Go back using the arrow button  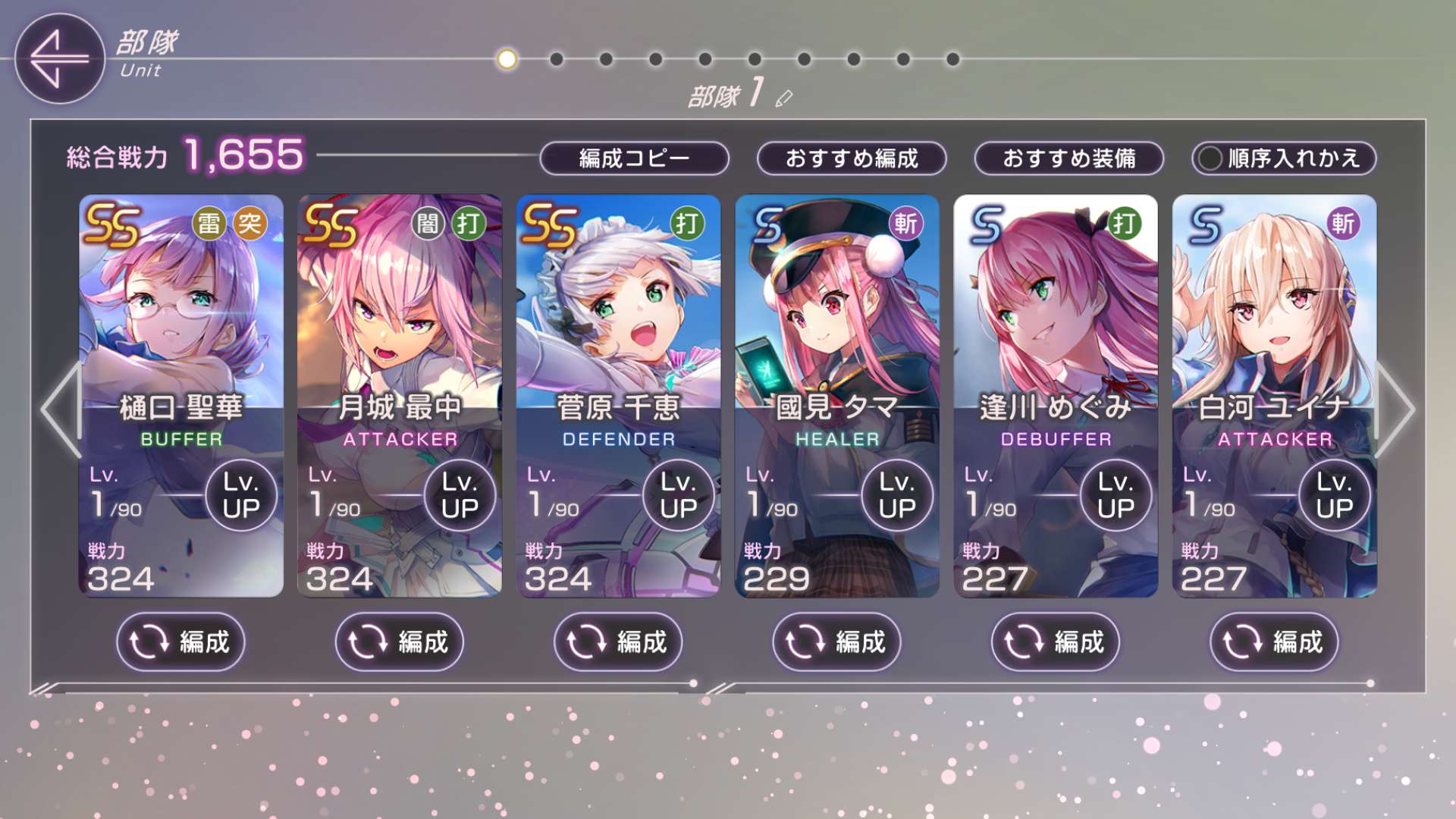tap(59, 58)
